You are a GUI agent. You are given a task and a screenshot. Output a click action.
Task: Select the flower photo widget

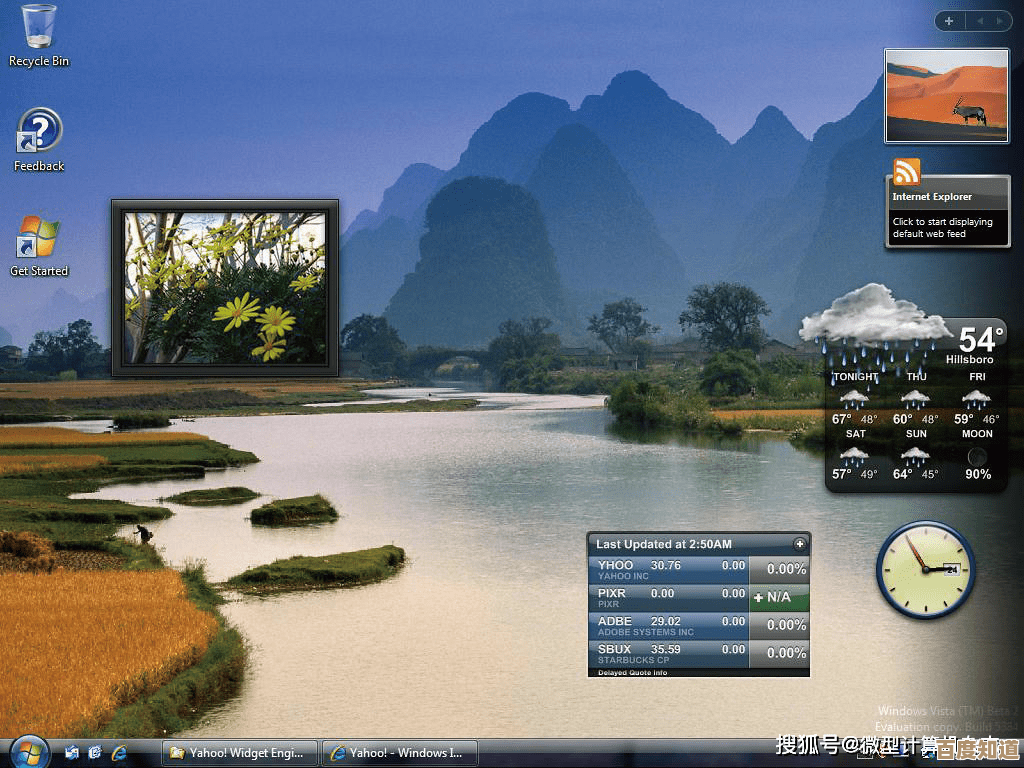(x=225, y=288)
